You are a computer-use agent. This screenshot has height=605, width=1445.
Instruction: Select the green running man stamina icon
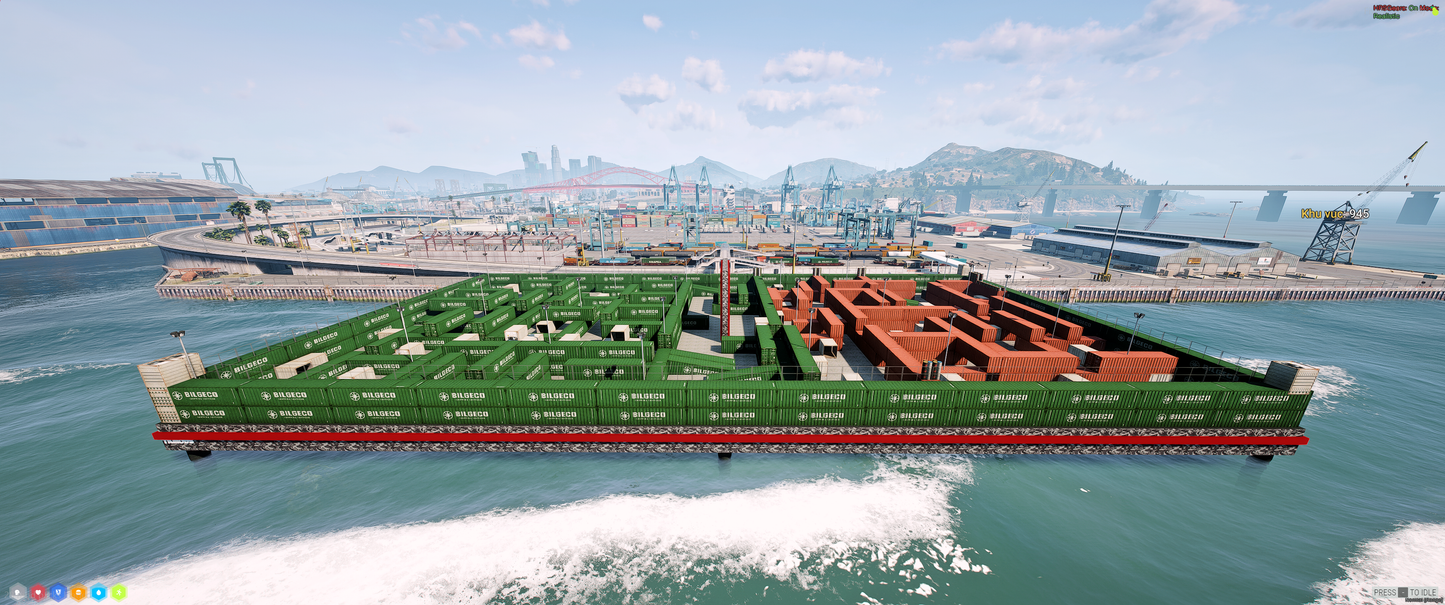point(118,592)
